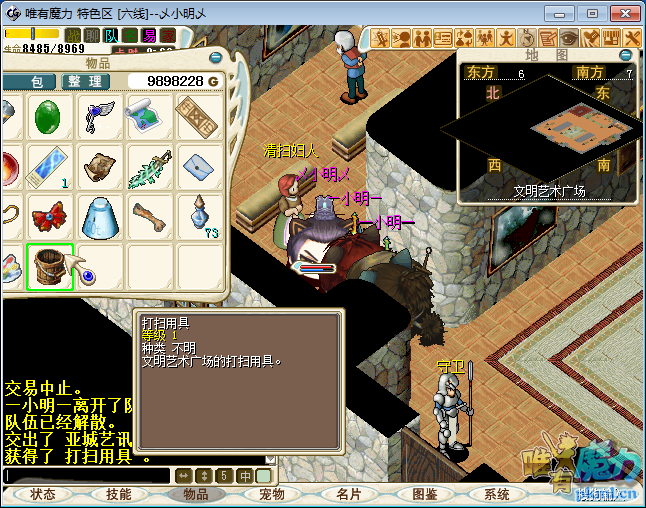Screen dimensions: 646x508
Task: Click the chat input field
Action: 88,476
